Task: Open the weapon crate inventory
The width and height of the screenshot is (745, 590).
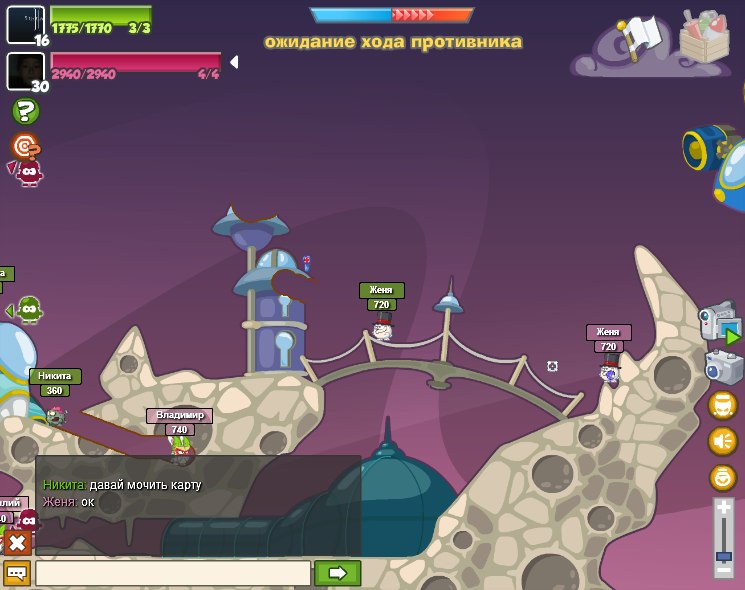Action: (704, 37)
